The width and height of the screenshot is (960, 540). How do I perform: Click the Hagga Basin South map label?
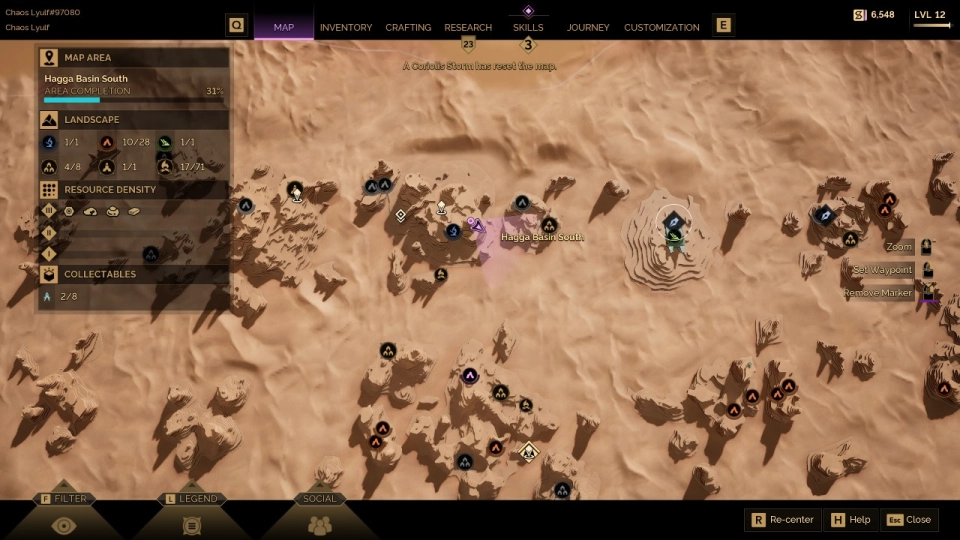point(541,237)
